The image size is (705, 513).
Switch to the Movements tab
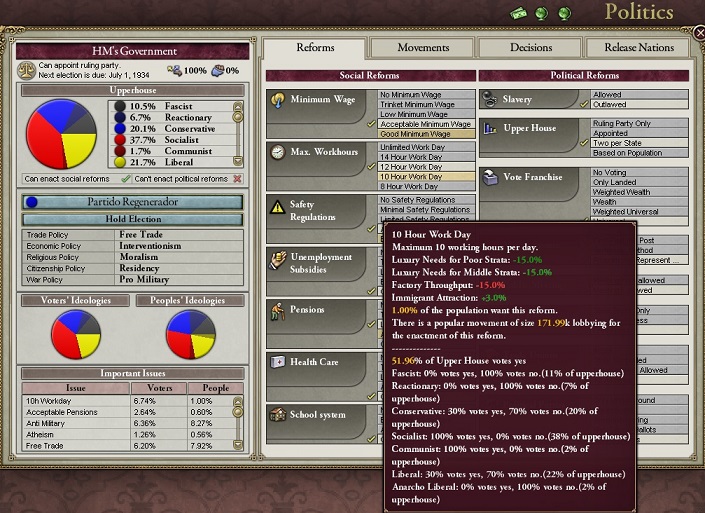click(423, 47)
